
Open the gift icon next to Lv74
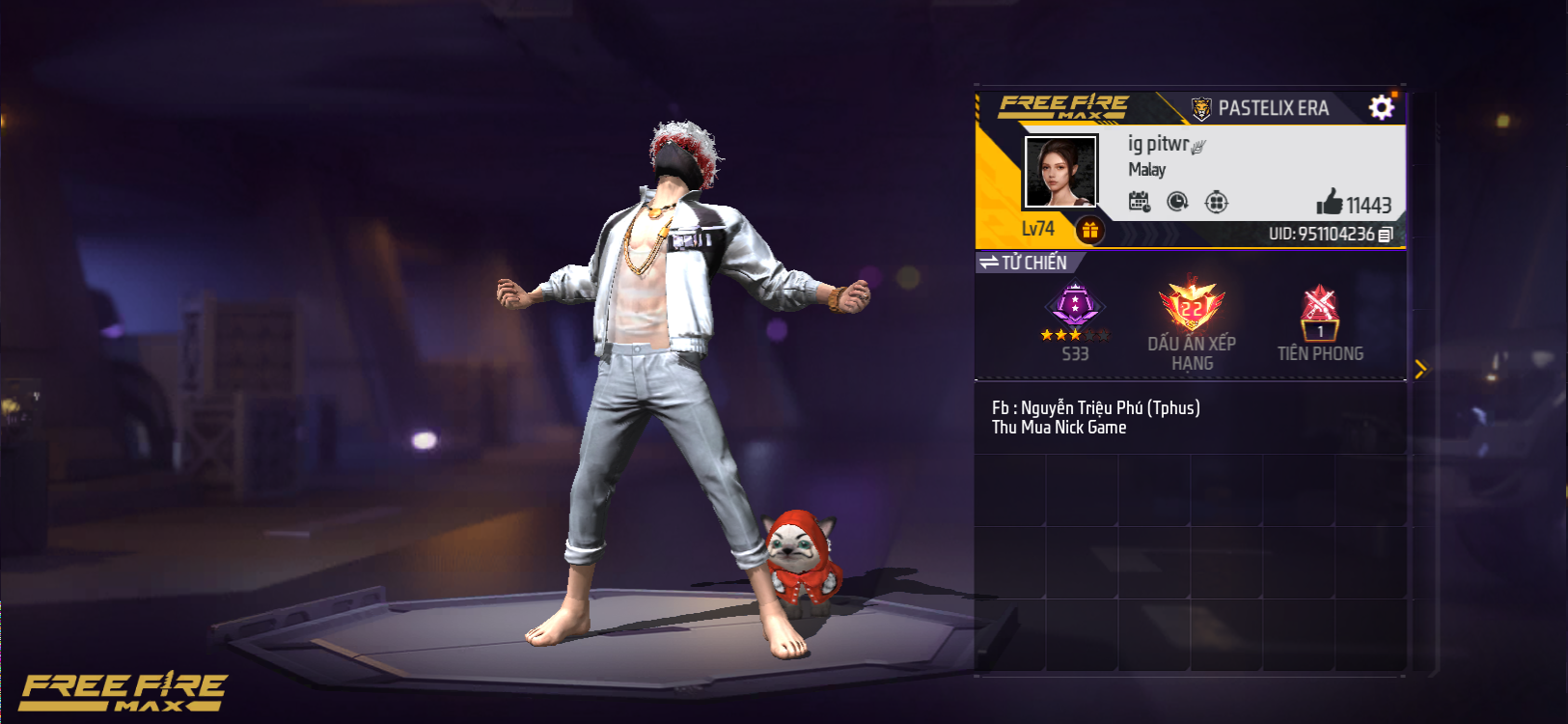1089,230
